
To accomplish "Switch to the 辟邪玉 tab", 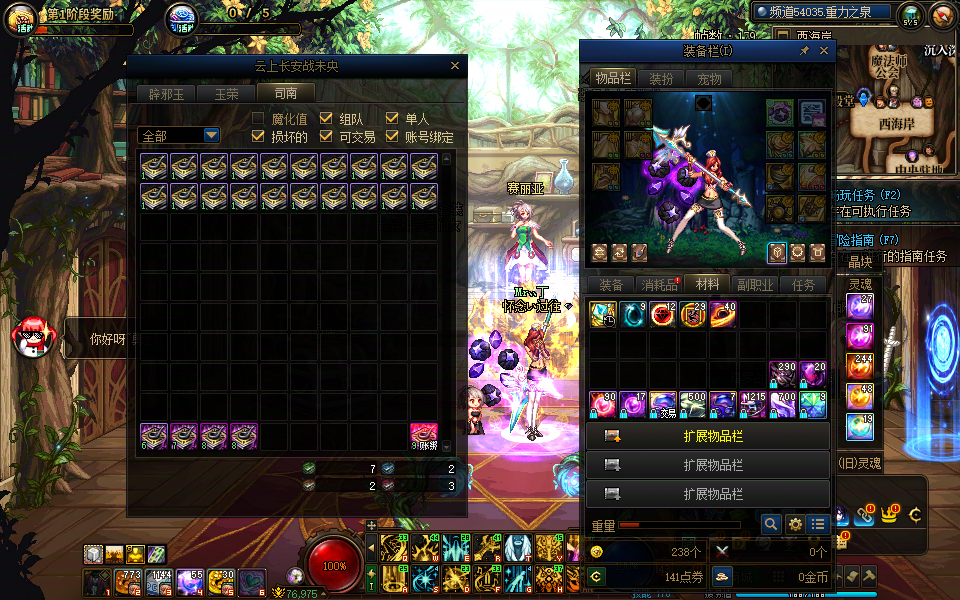I will click(166, 94).
